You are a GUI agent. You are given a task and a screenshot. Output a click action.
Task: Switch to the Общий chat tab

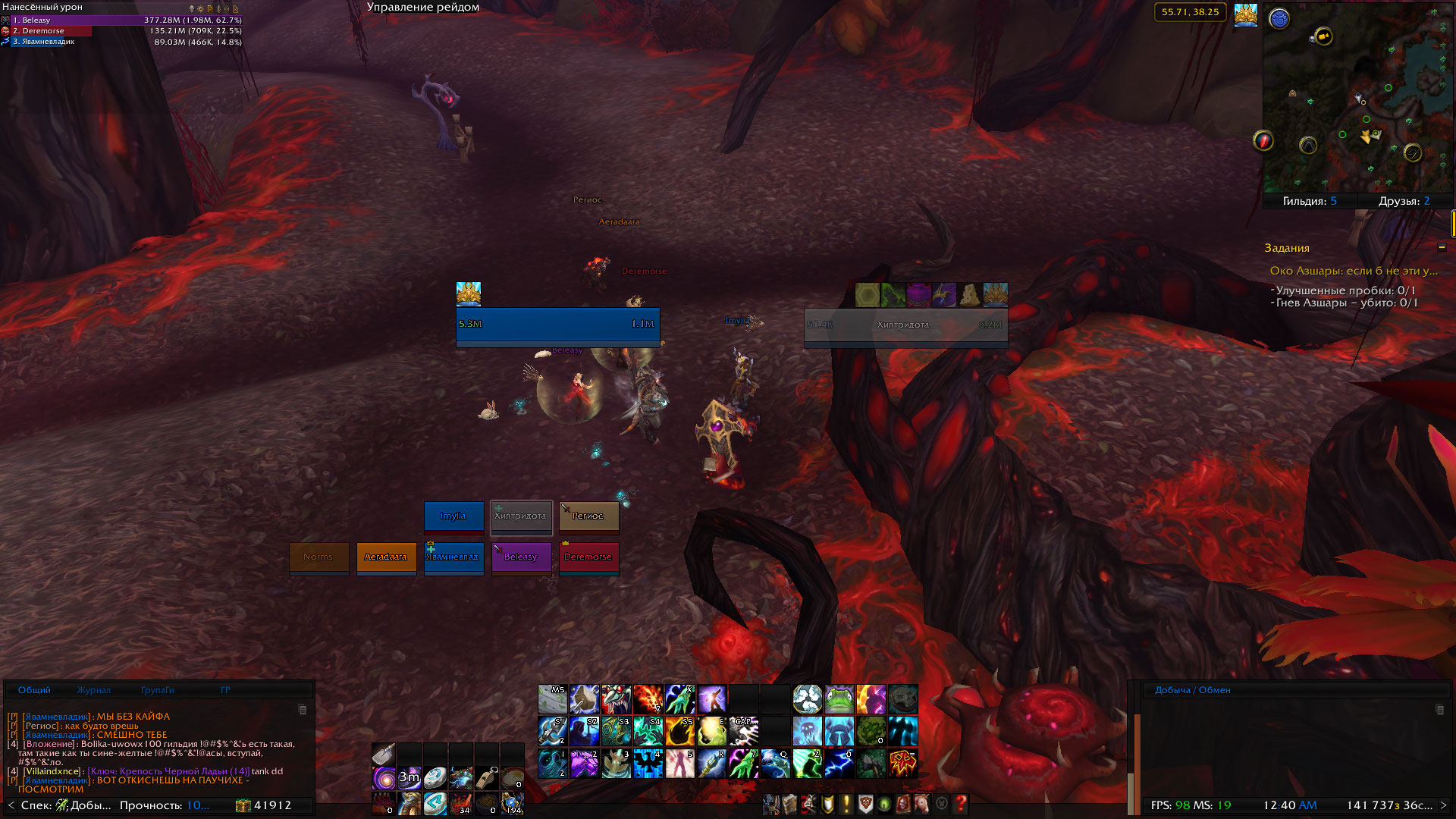34,690
